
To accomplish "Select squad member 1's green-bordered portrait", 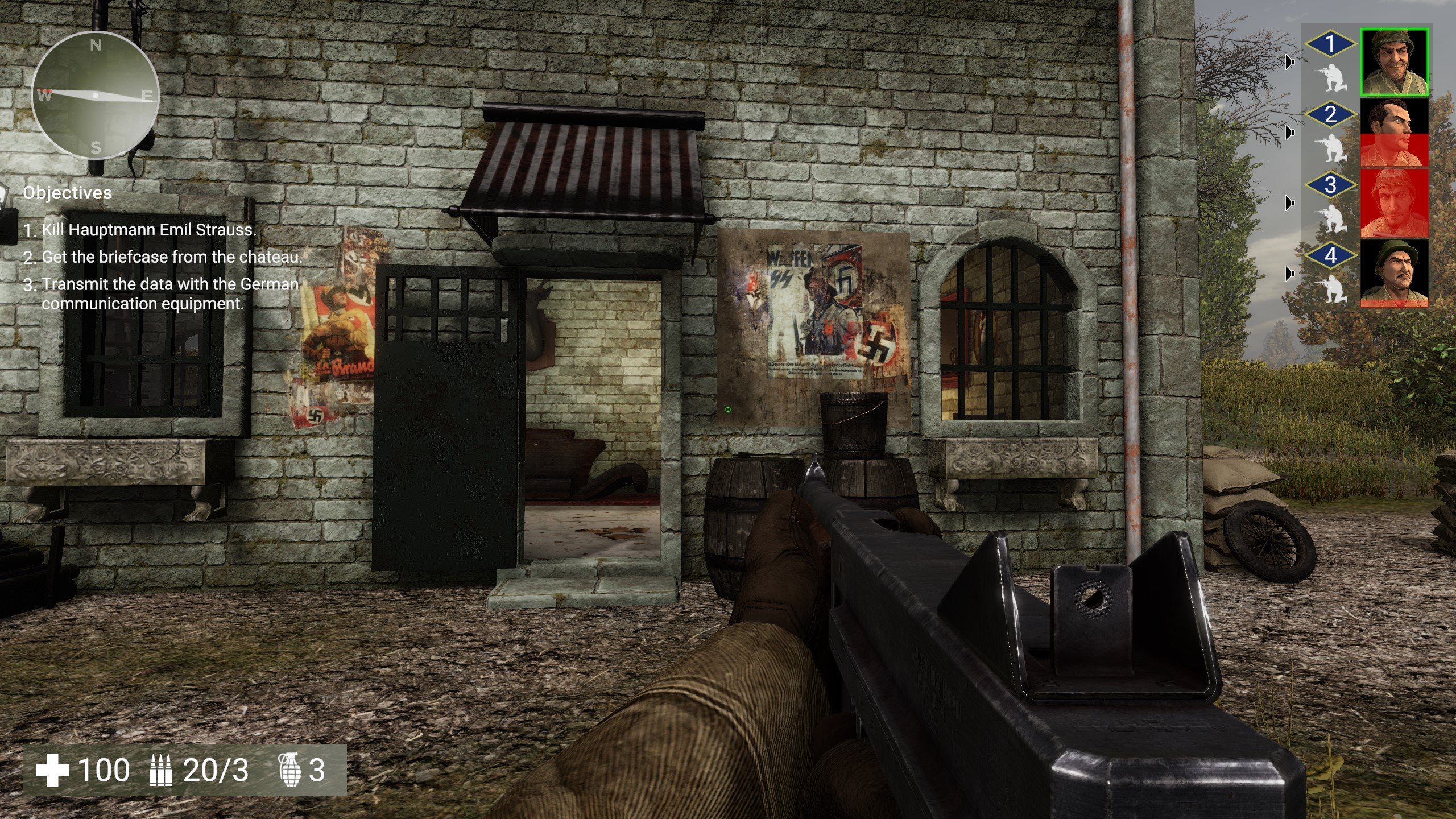I will point(1394,62).
